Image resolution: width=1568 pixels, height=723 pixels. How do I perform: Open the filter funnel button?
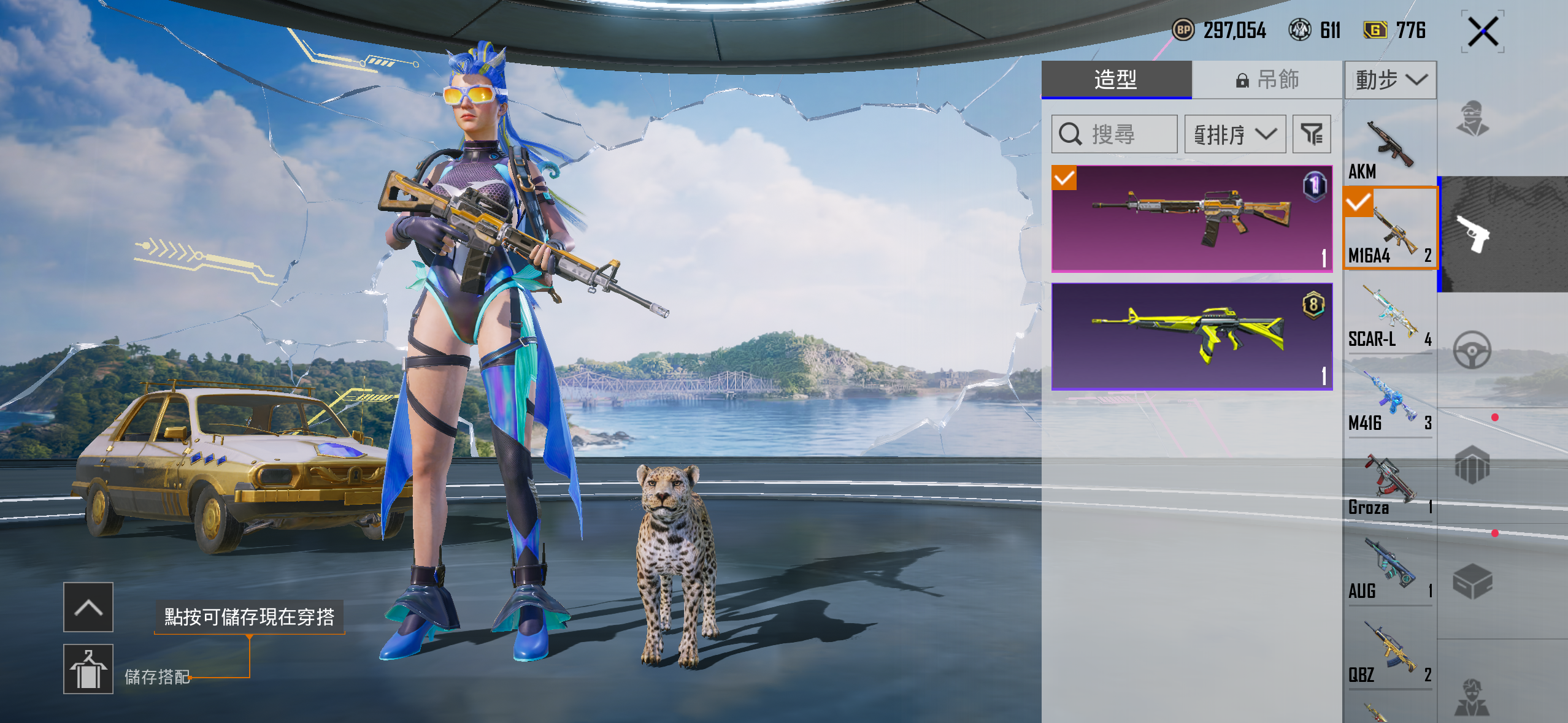(x=1312, y=134)
